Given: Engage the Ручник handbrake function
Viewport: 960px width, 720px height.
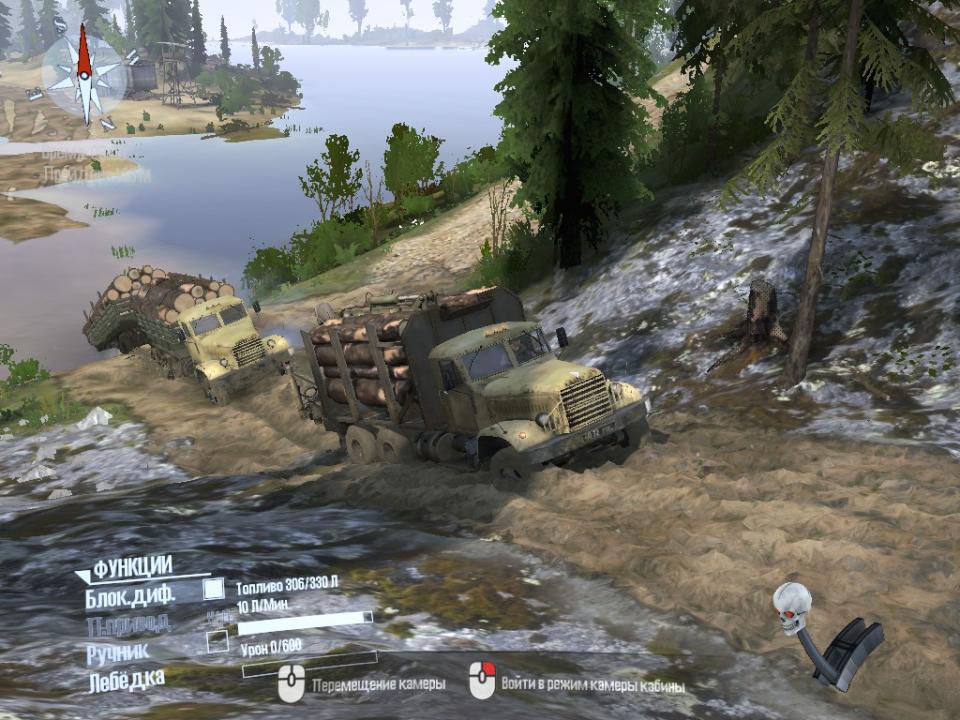Looking at the screenshot, I should (x=117, y=651).
